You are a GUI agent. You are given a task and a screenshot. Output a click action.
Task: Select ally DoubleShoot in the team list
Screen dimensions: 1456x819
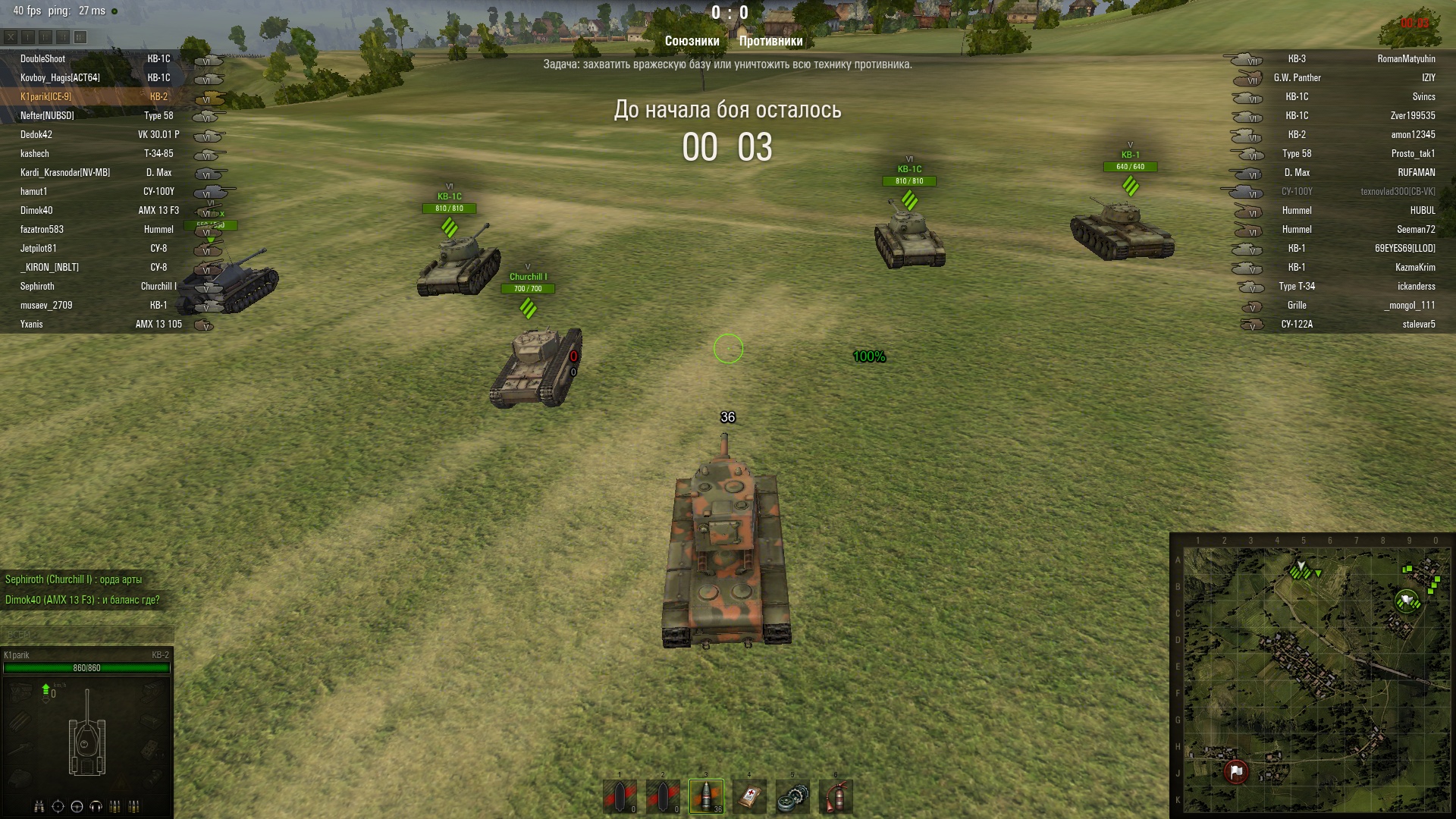[42, 58]
